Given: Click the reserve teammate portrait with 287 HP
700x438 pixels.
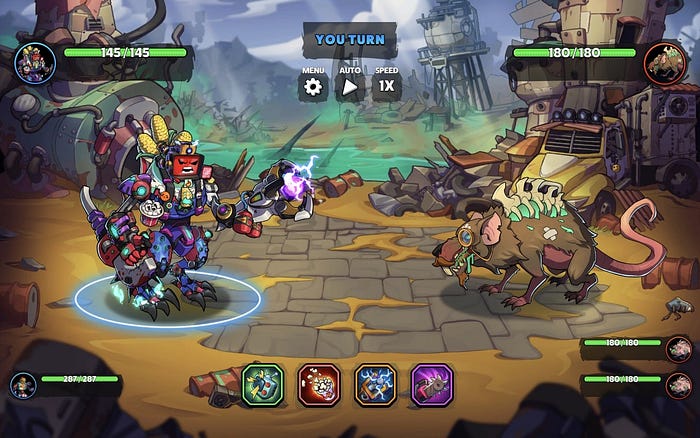Looking at the screenshot, I should point(25,385).
